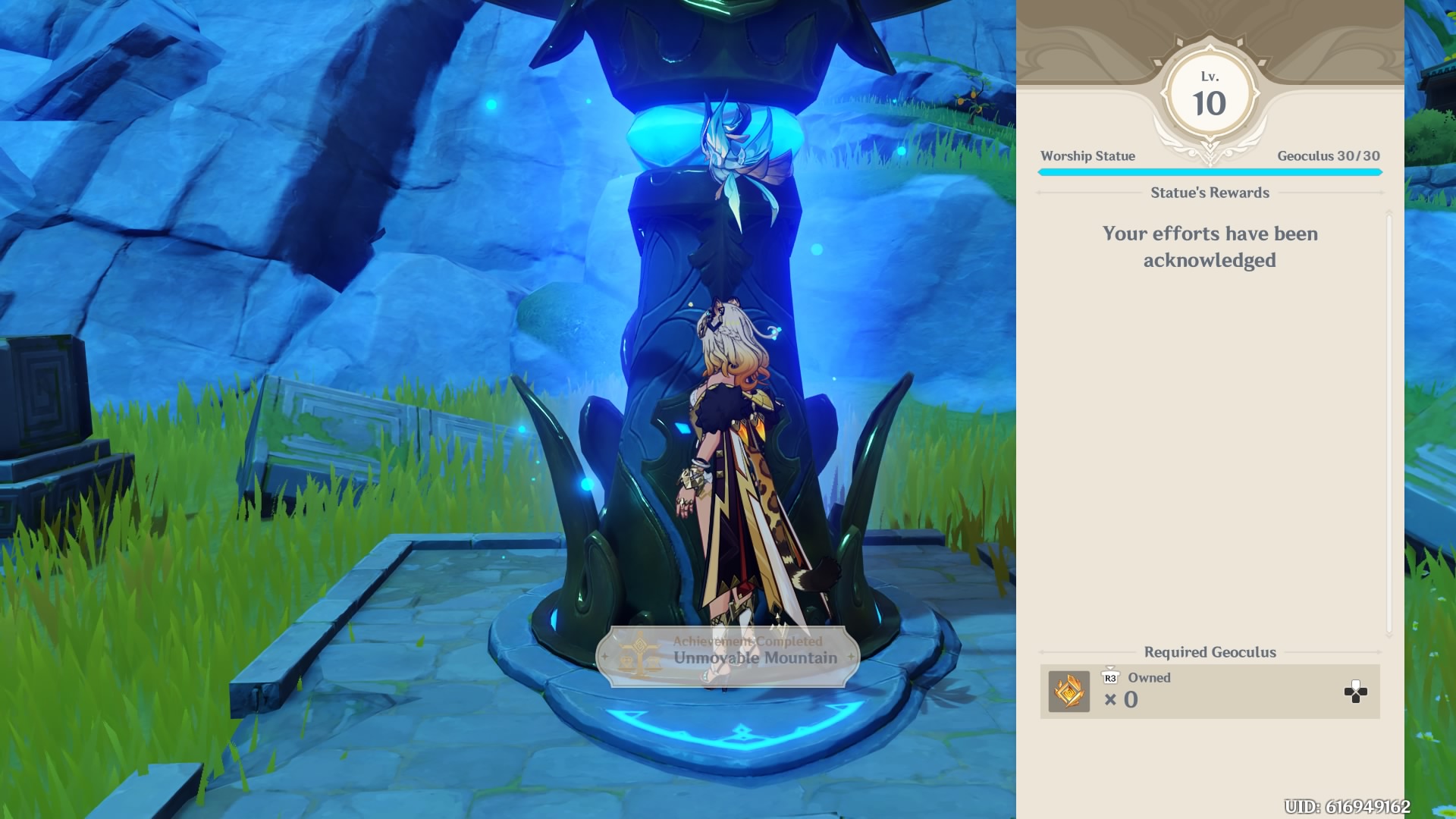1456x819 pixels.
Task: Click the cyan Geoculus progress bar
Action: pos(1210,172)
